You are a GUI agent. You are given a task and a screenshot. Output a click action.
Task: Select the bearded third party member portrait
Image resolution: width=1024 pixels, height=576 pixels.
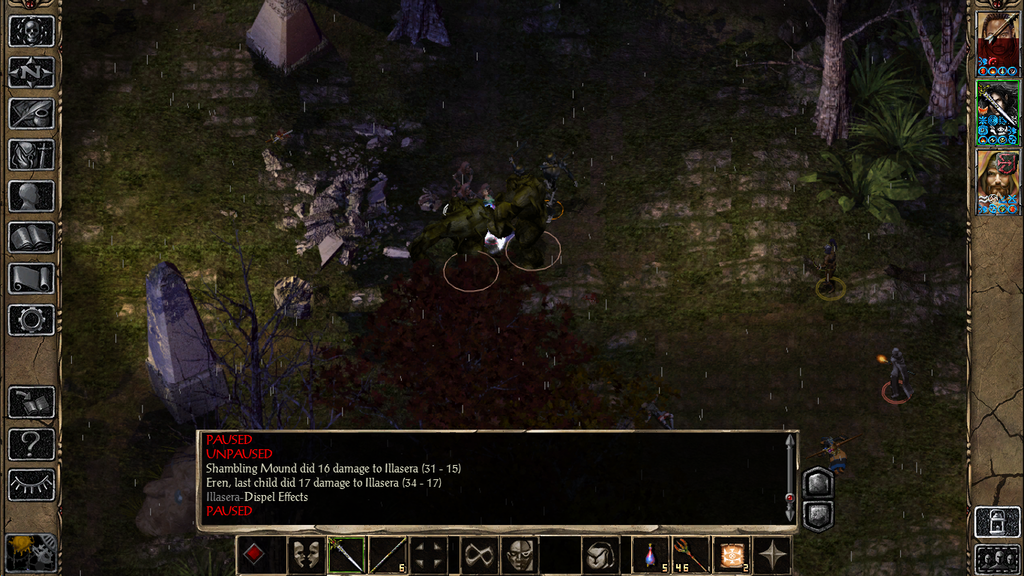coord(998,181)
